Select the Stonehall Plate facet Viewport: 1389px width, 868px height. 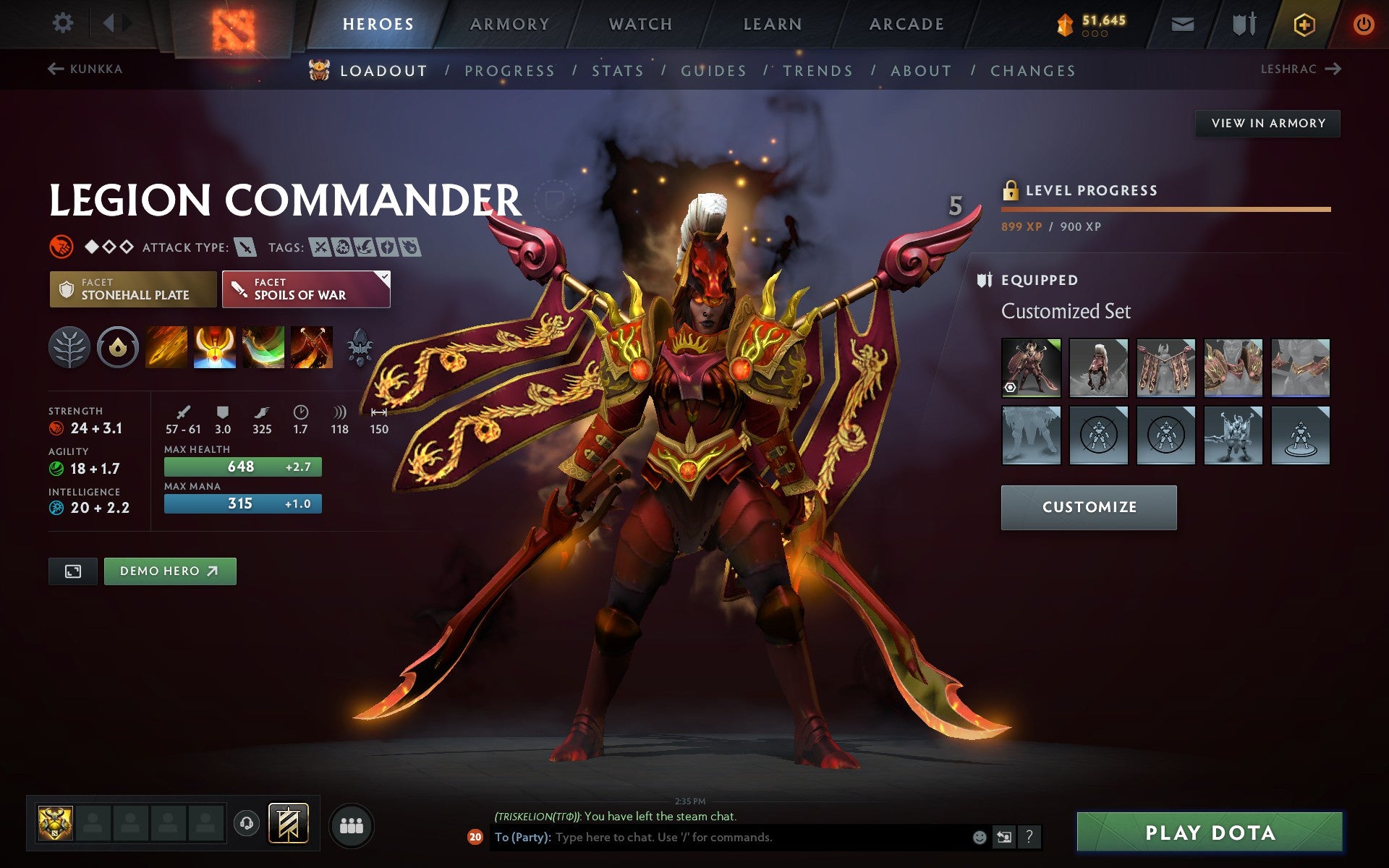132,289
